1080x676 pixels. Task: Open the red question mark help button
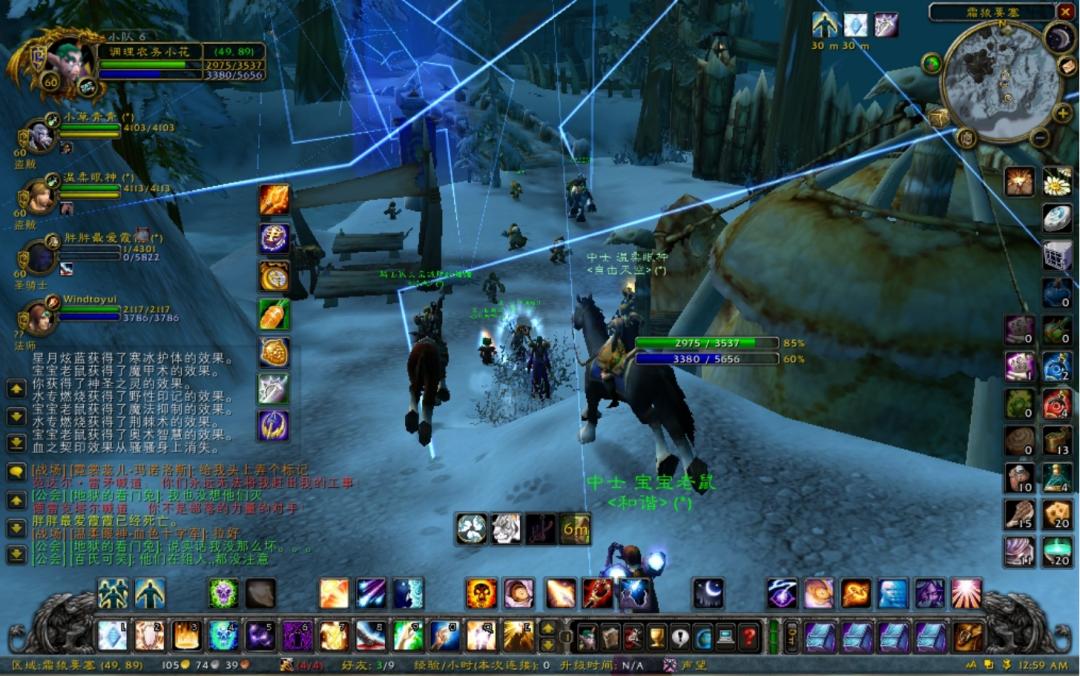748,637
